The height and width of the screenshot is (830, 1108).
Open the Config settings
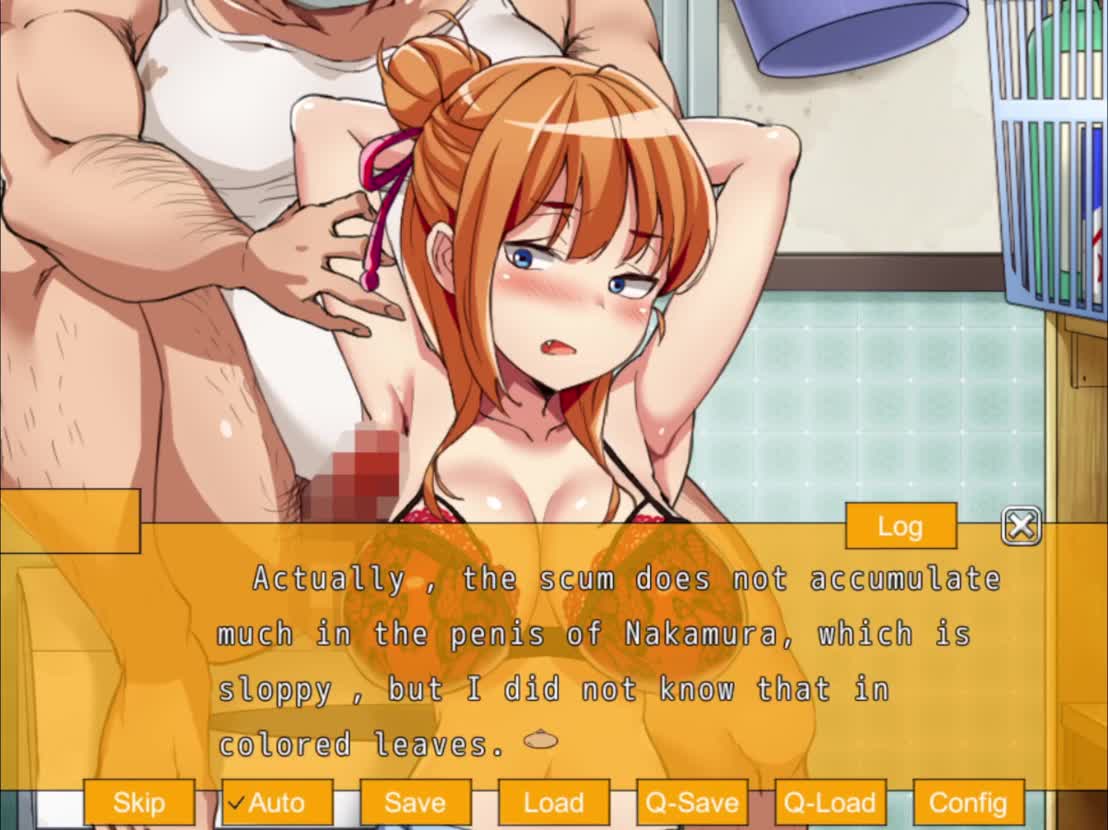click(967, 802)
